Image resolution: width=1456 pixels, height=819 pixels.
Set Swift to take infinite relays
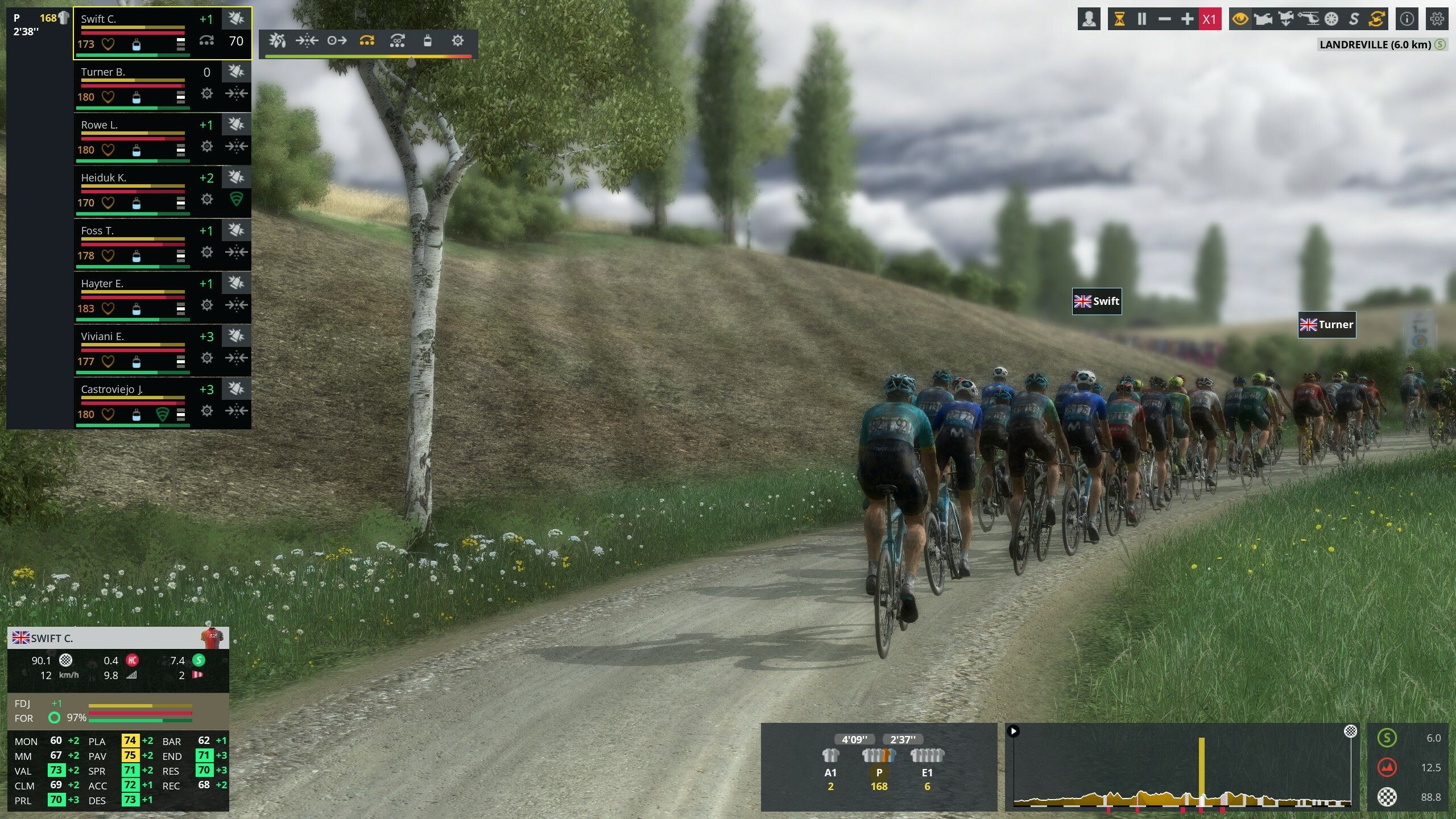398,41
